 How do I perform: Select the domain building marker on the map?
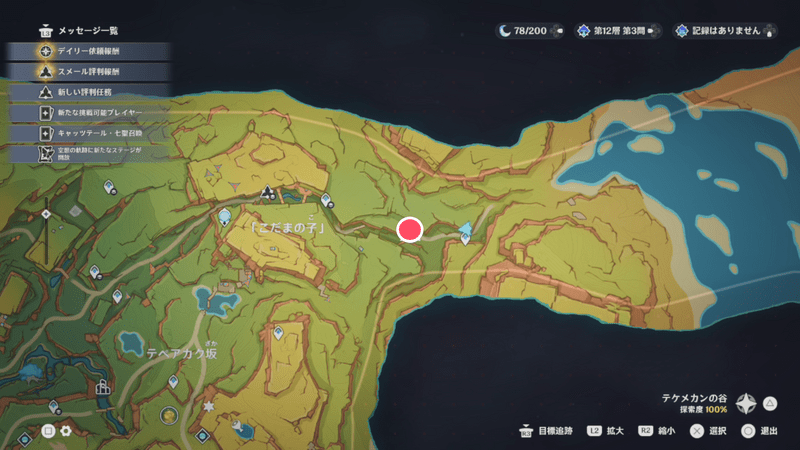(x=102, y=387)
